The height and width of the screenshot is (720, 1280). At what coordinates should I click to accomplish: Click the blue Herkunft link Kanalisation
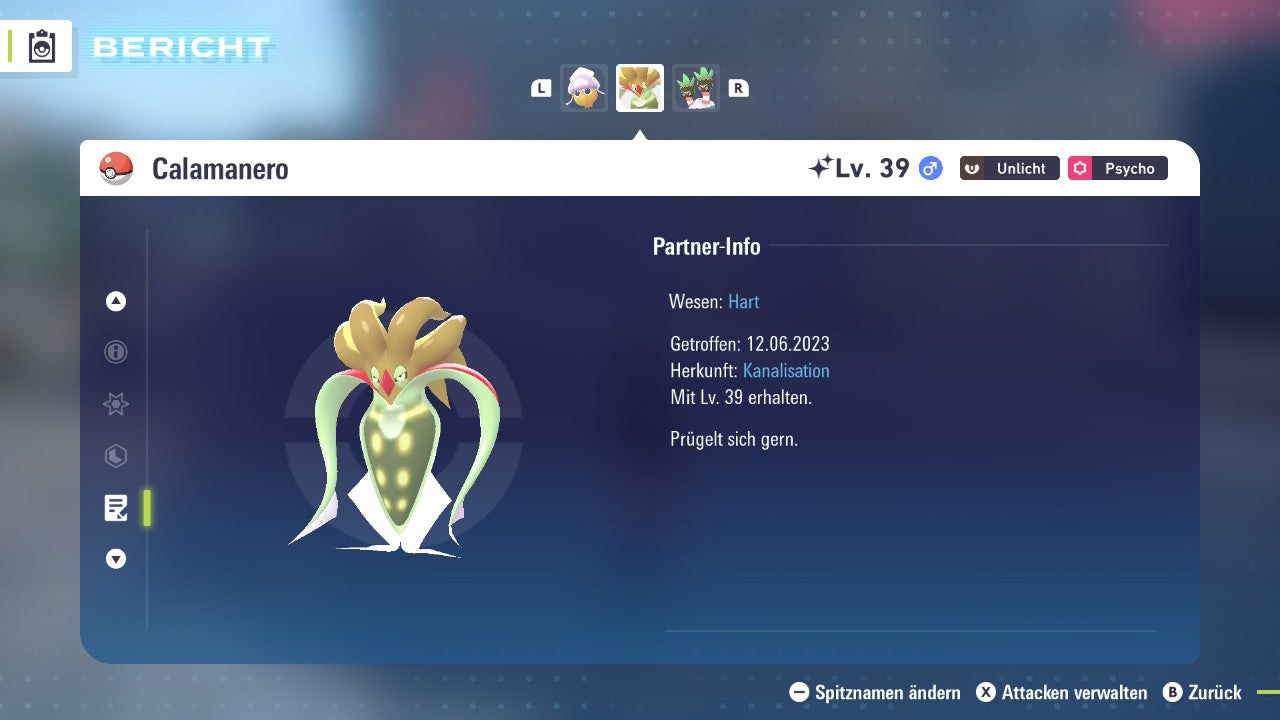[x=786, y=370]
